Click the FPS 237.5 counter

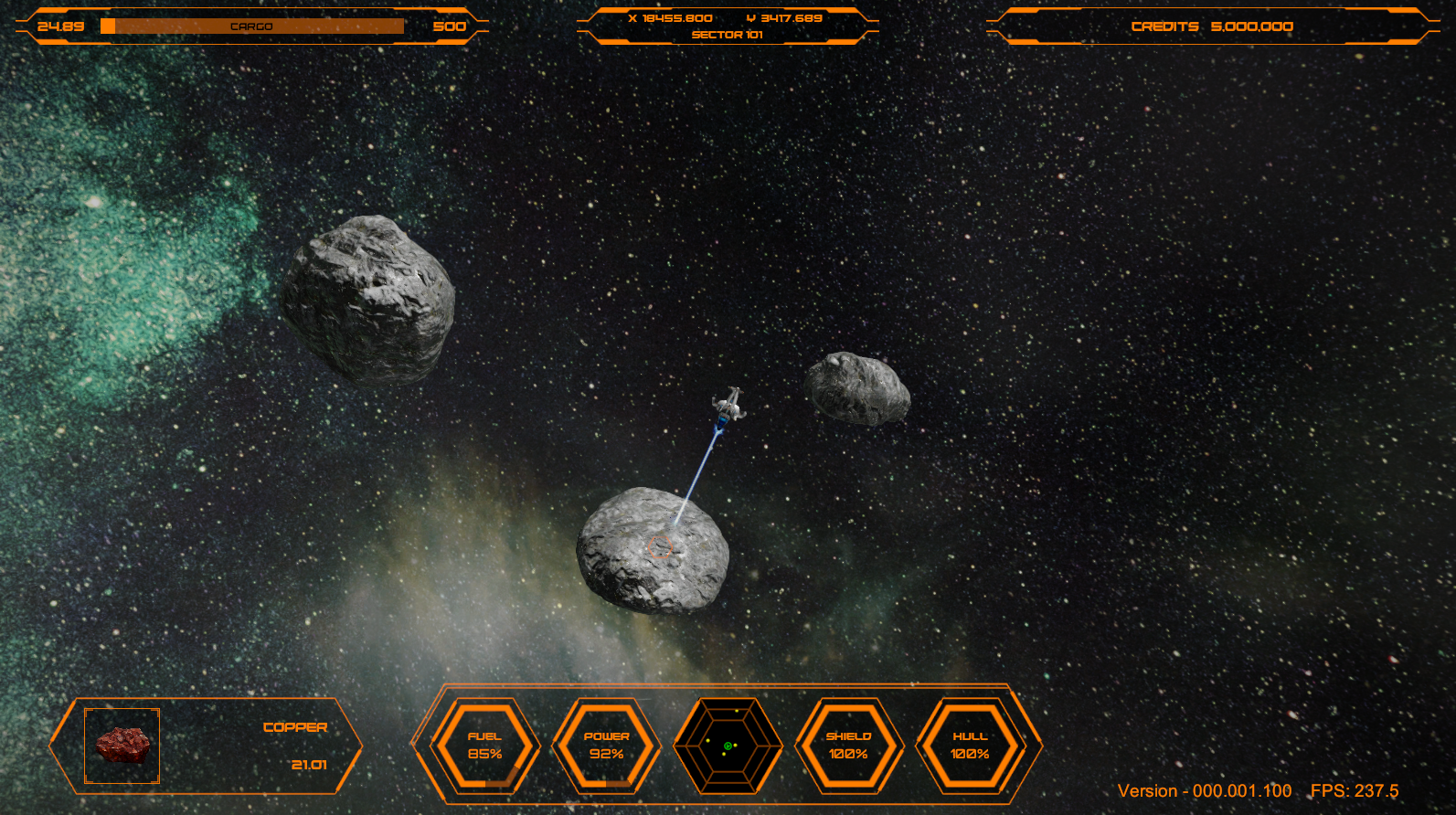pyautogui.click(x=1353, y=791)
